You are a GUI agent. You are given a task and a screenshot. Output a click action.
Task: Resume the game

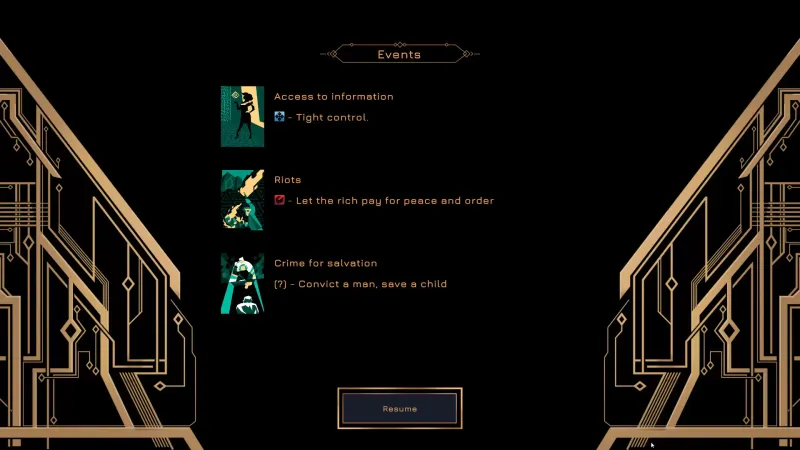[x=399, y=408]
